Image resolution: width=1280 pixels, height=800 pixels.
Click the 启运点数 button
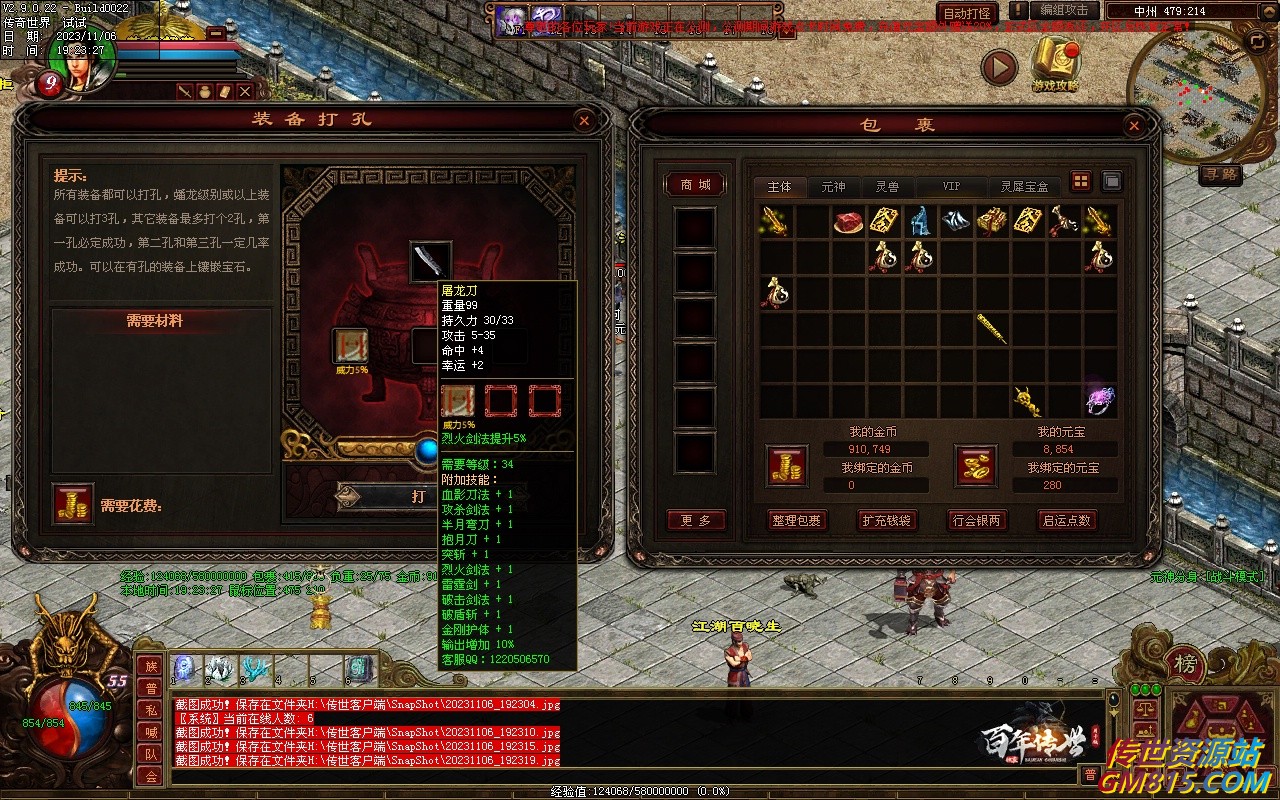point(1067,520)
